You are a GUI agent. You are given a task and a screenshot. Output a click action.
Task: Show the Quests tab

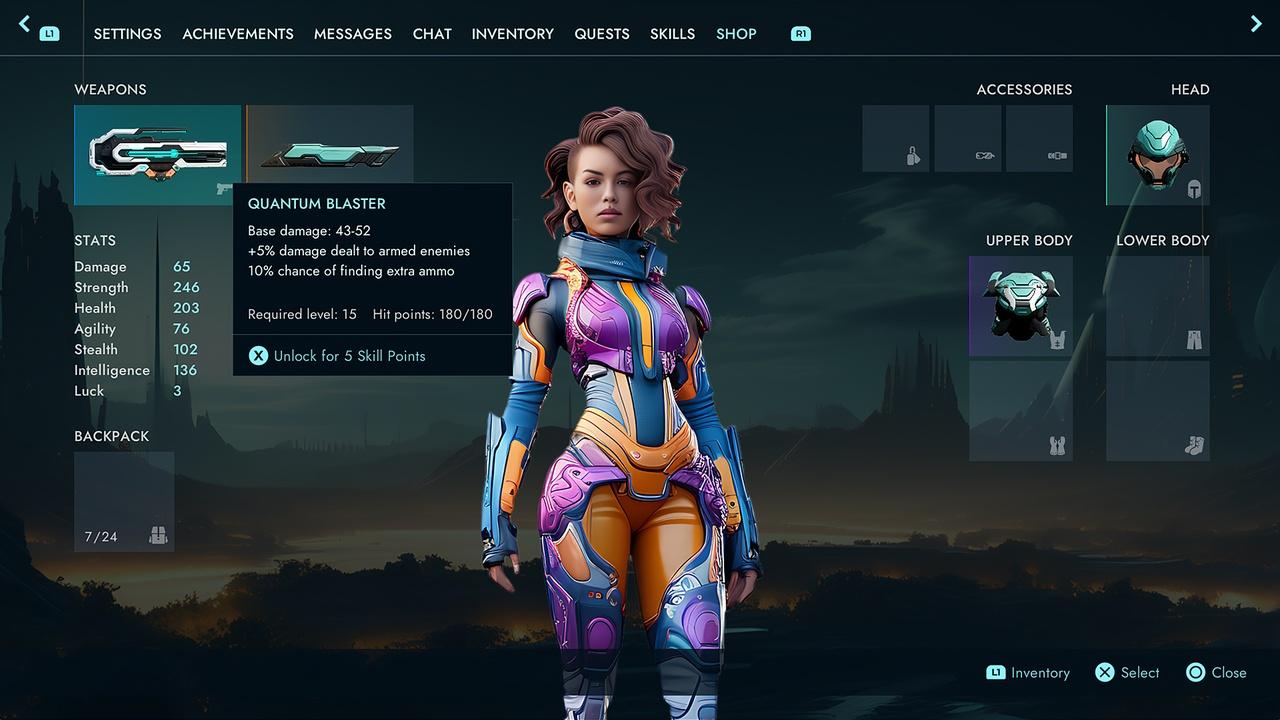[x=602, y=34]
